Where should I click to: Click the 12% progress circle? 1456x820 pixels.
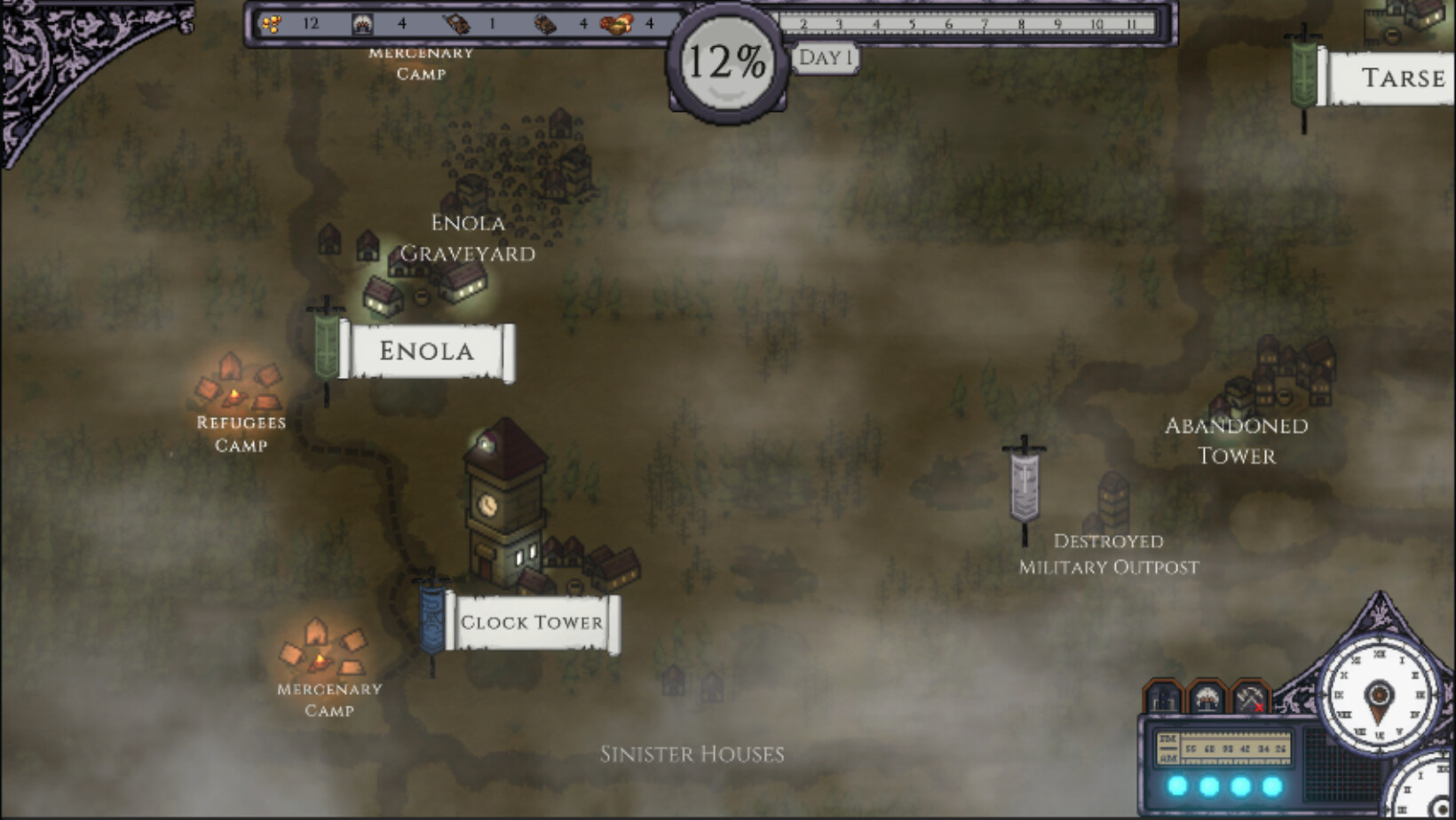tap(726, 60)
